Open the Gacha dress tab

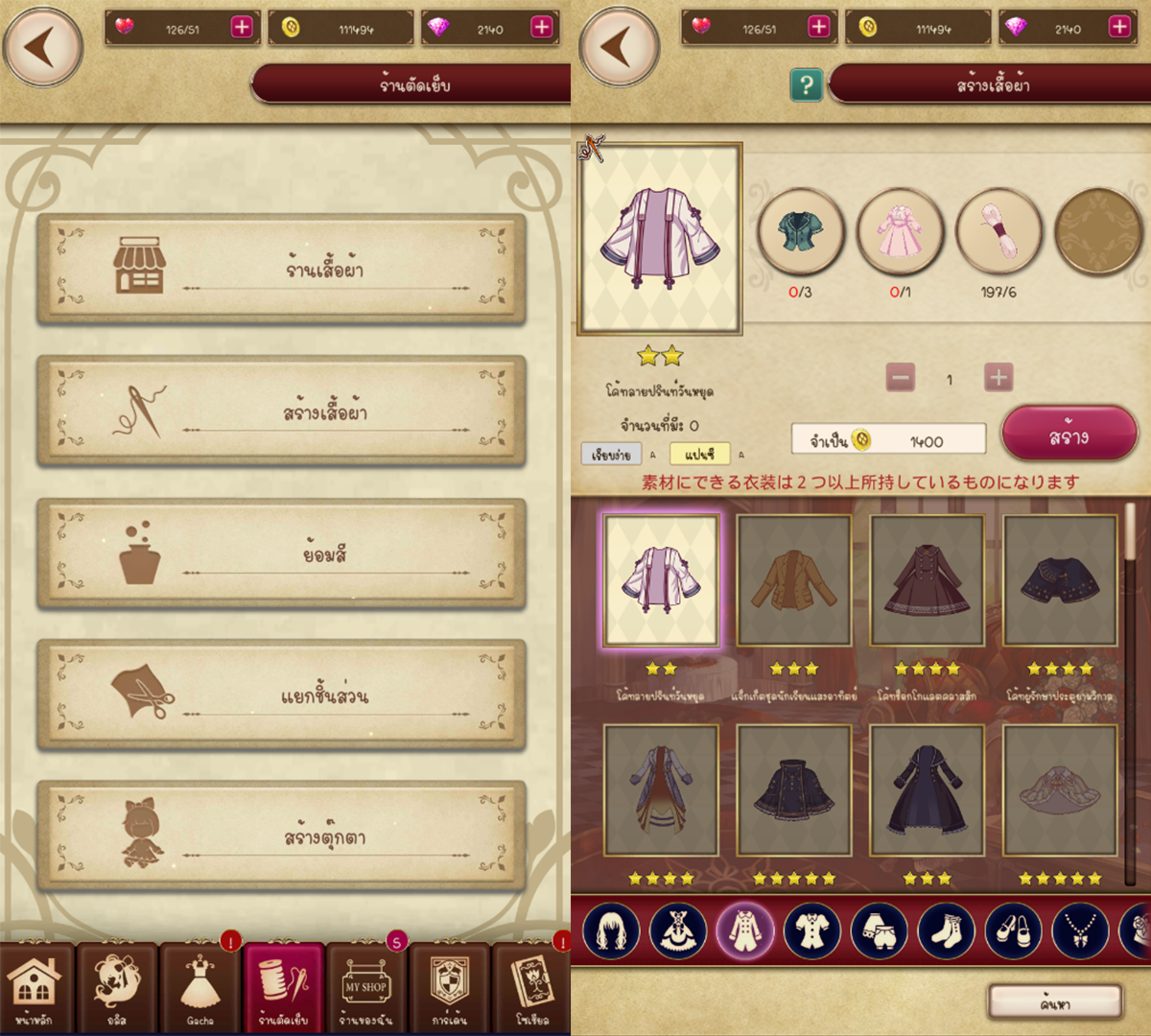point(200,988)
